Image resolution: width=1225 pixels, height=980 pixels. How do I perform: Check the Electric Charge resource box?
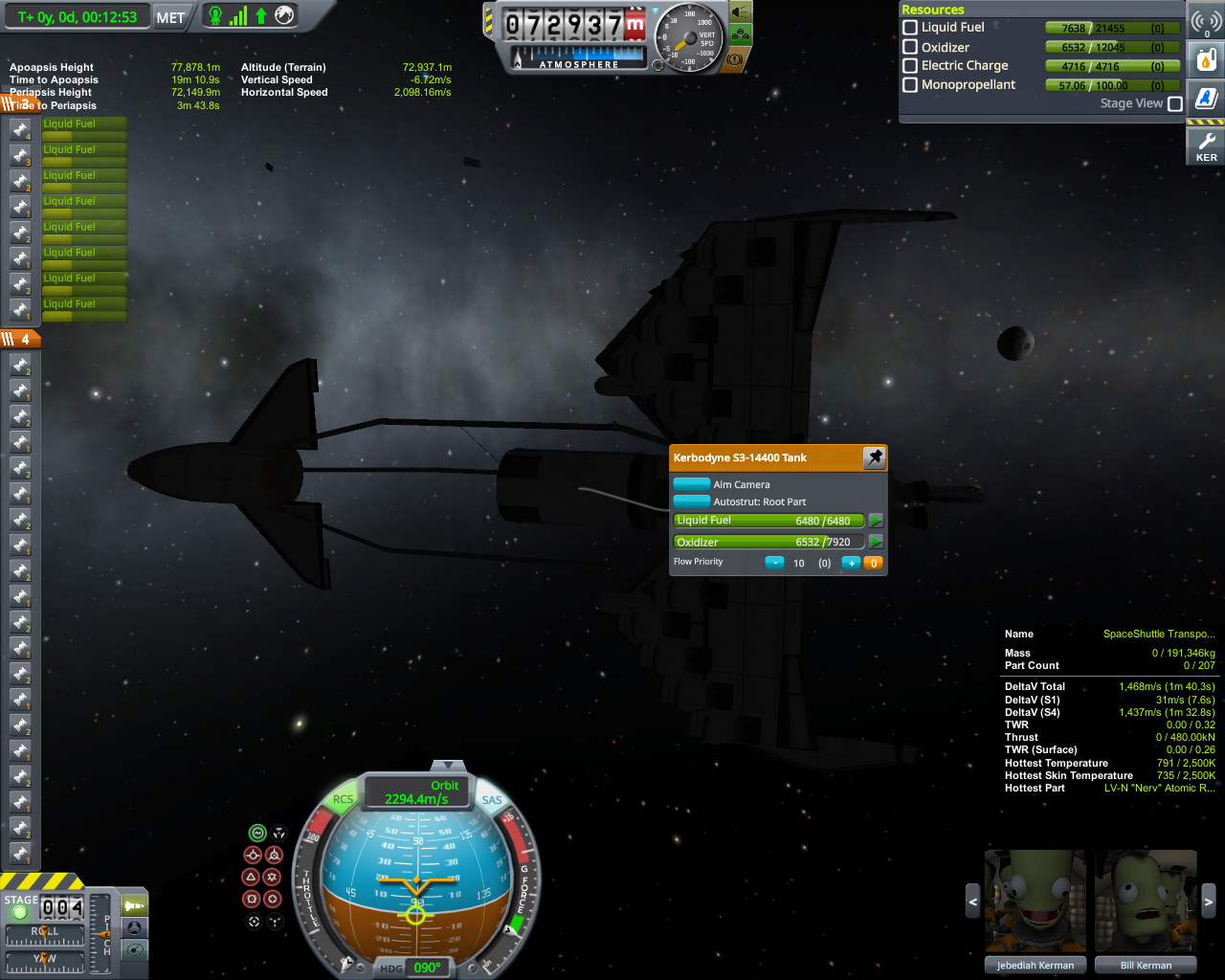910,66
